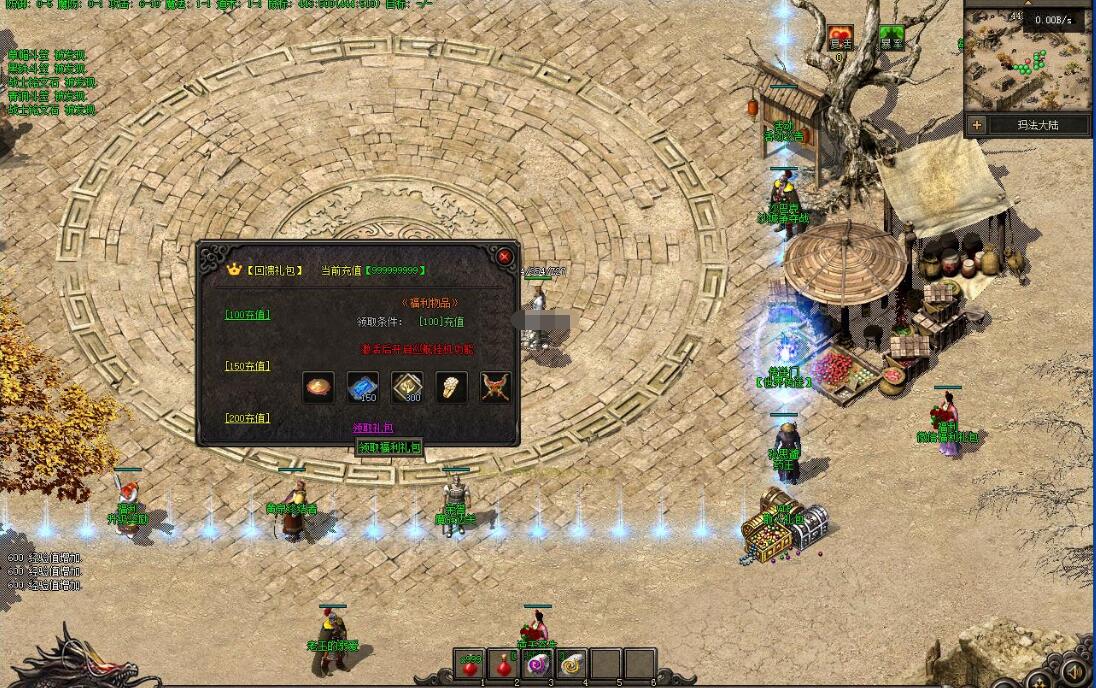This screenshot has height=688, width=1096.
Task: Select the [100充值] reward tier
Action: point(247,315)
